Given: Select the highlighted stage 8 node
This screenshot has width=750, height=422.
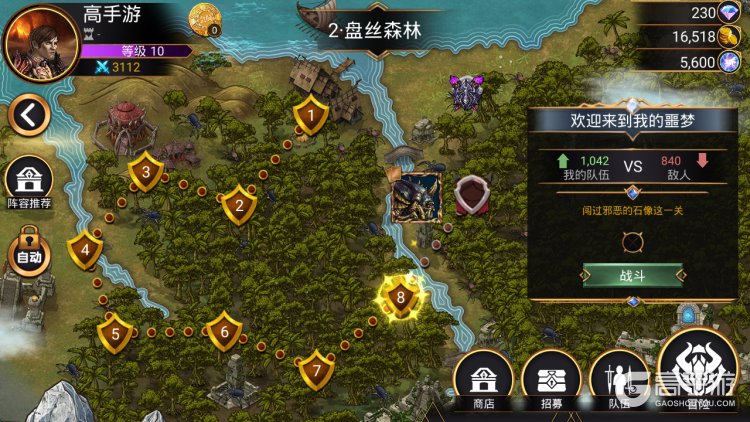Looking at the screenshot, I should tap(401, 297).
